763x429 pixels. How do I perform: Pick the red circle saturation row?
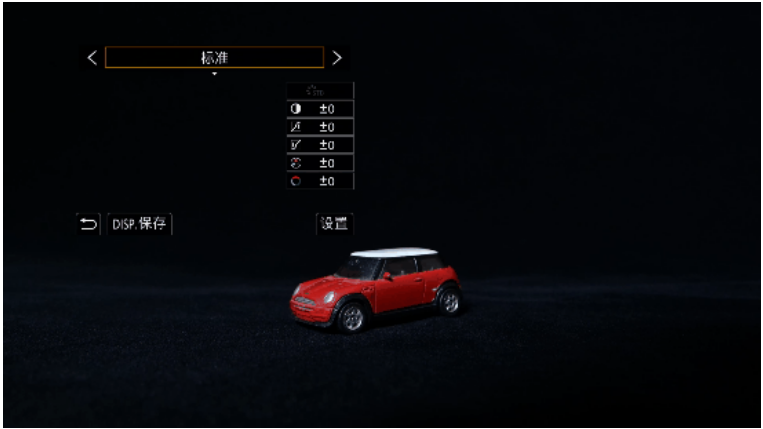(x=320, y=181)
